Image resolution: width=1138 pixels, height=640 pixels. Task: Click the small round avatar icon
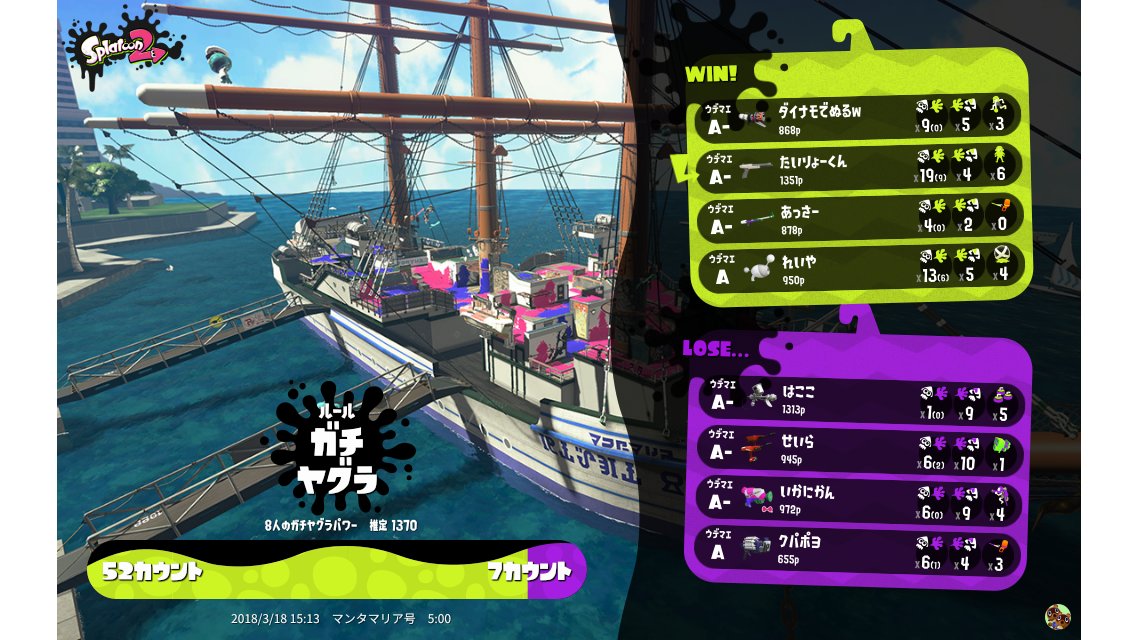click(x=1058, y=616)
